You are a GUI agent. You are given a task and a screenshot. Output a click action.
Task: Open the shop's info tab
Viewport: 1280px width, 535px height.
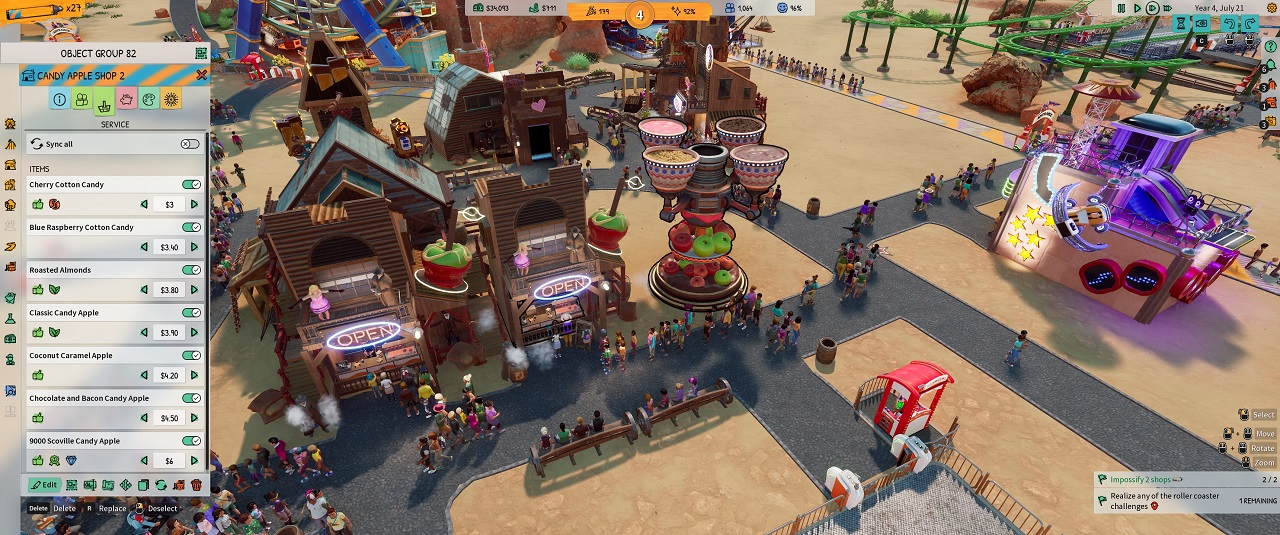click(x=59, y=100)
